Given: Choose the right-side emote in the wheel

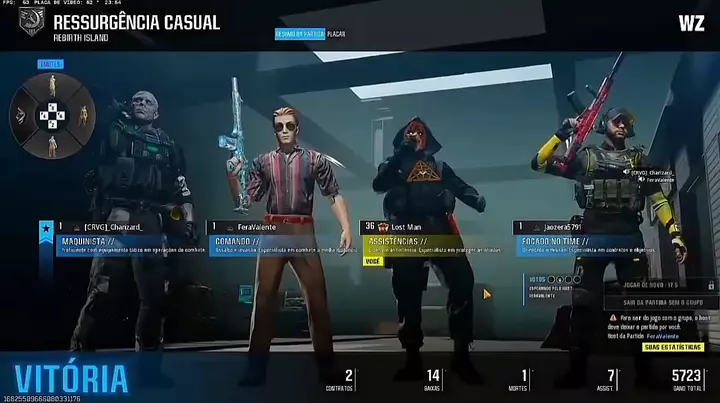Looking at the screenshot, I should click(x=83, y=115).
